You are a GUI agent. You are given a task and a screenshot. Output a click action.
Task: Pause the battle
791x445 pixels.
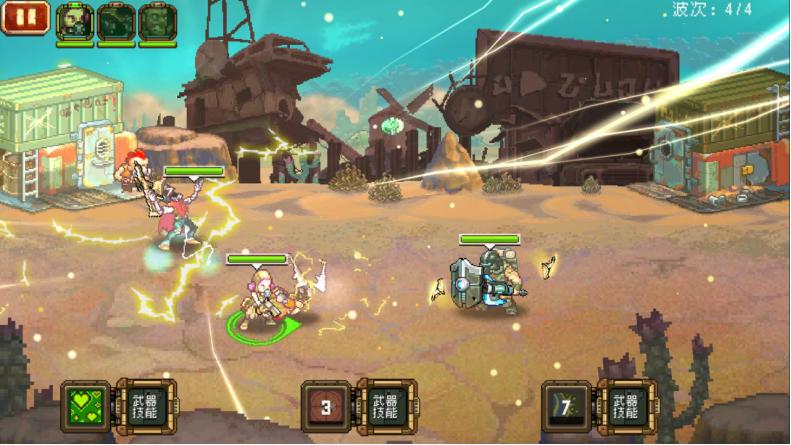click(x=25, y=17)
